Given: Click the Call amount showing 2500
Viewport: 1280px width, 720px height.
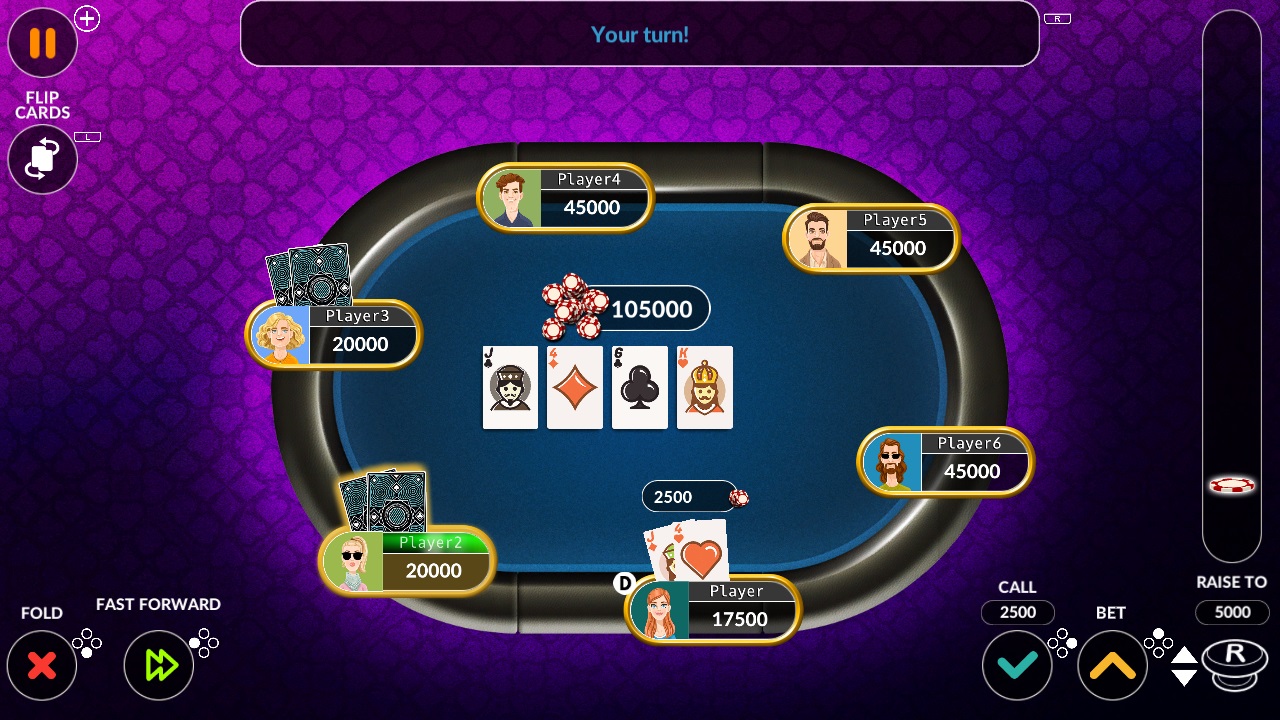Looking at the screenshot, I should click(1017, 612).
